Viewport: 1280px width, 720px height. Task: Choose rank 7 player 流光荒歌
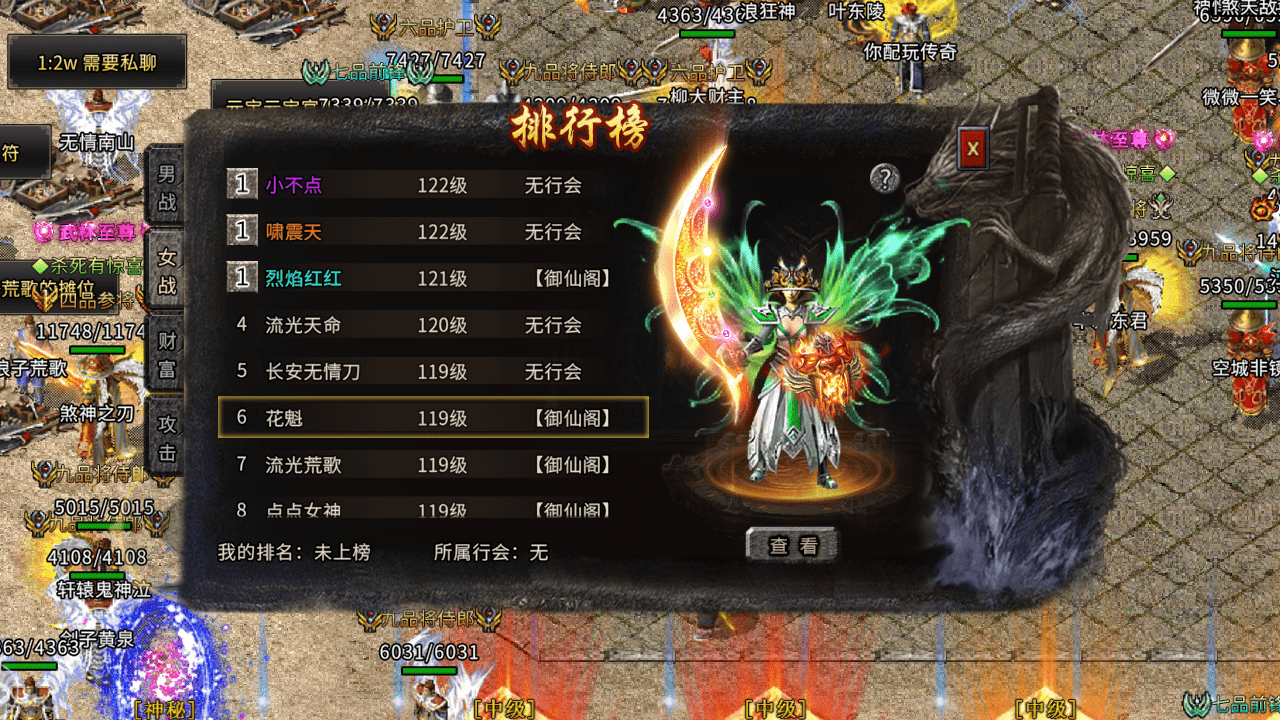pyautogui.click(x=432, y=465)
